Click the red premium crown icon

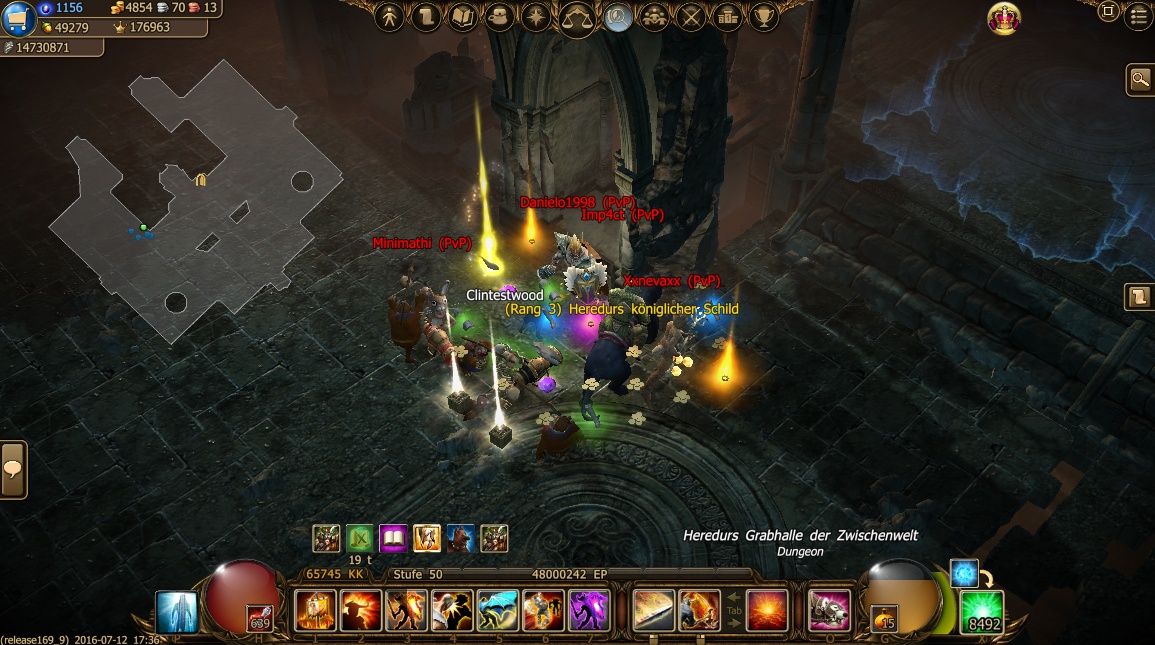[1004, 18]
